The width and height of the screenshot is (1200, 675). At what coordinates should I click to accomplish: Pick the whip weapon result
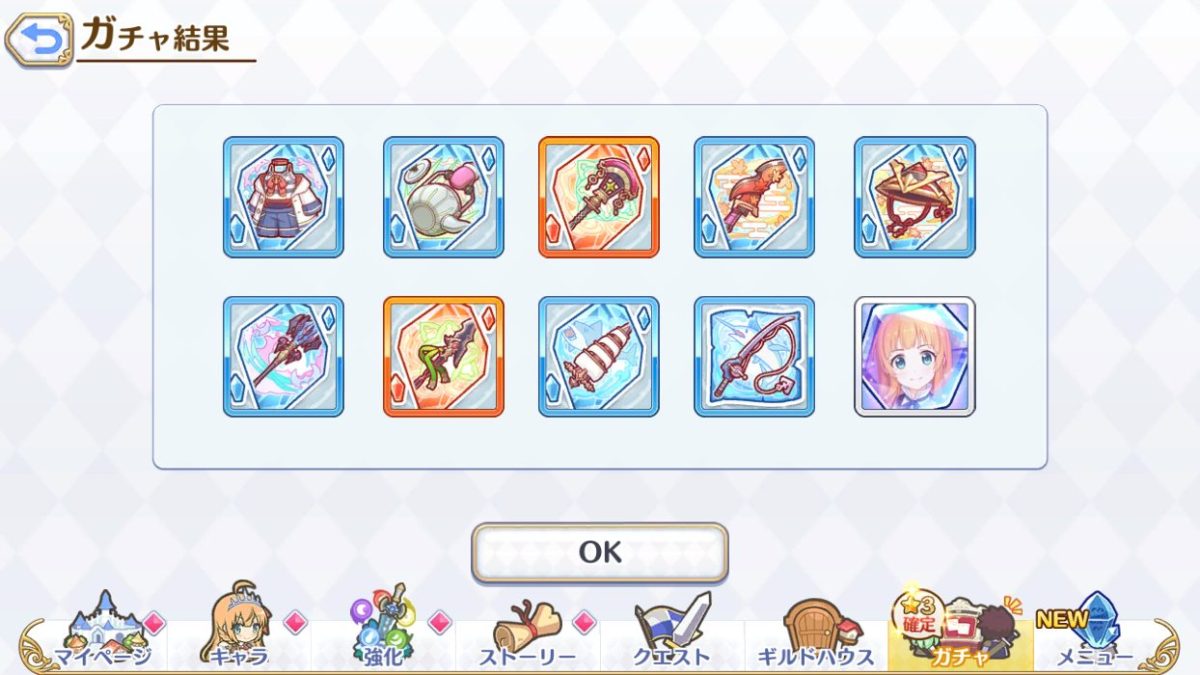click(754, 356)
